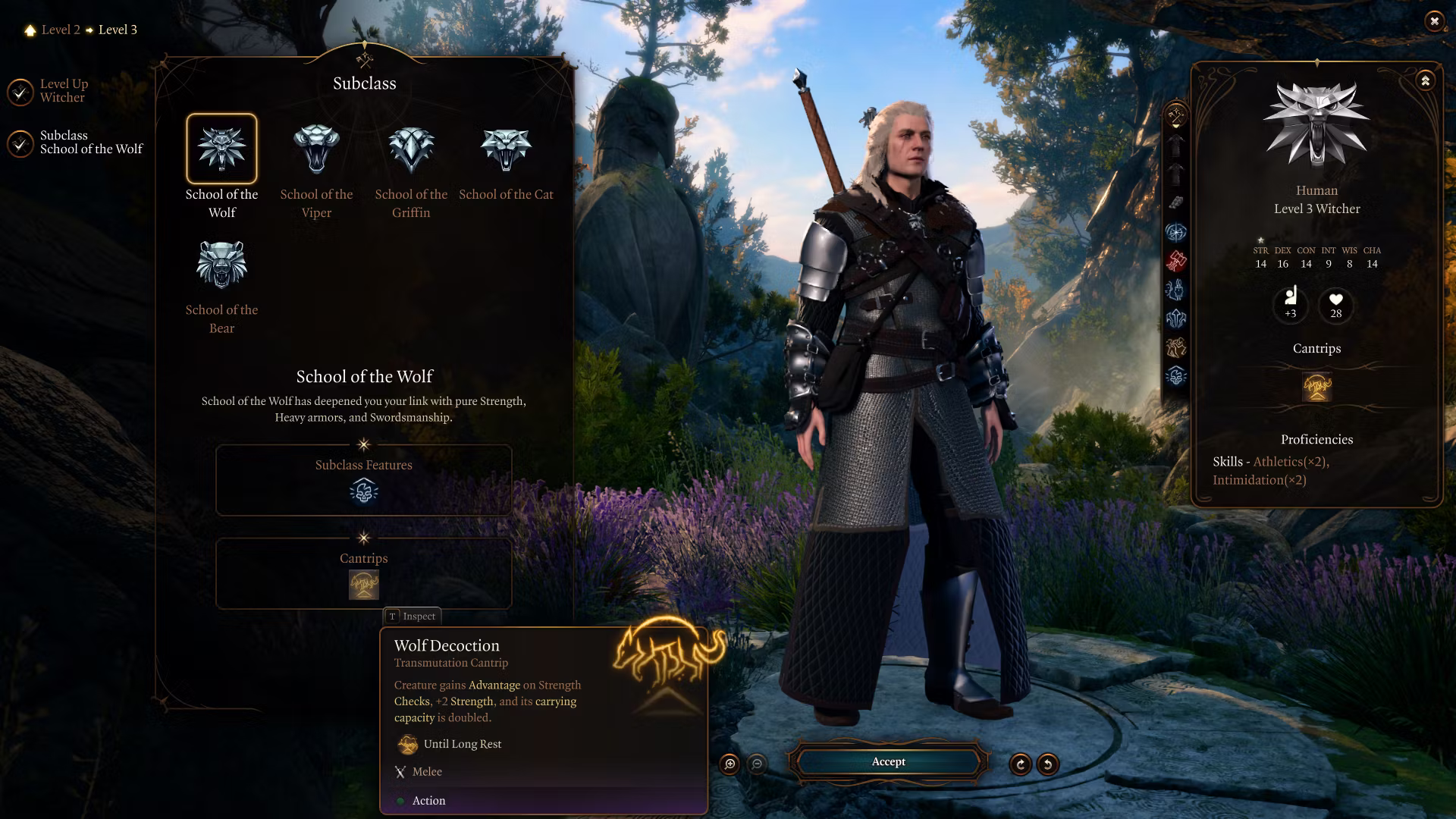Click the Wolf Decoction icon in summary panel
The image size is (1456, 819).
click(1317, 387)
